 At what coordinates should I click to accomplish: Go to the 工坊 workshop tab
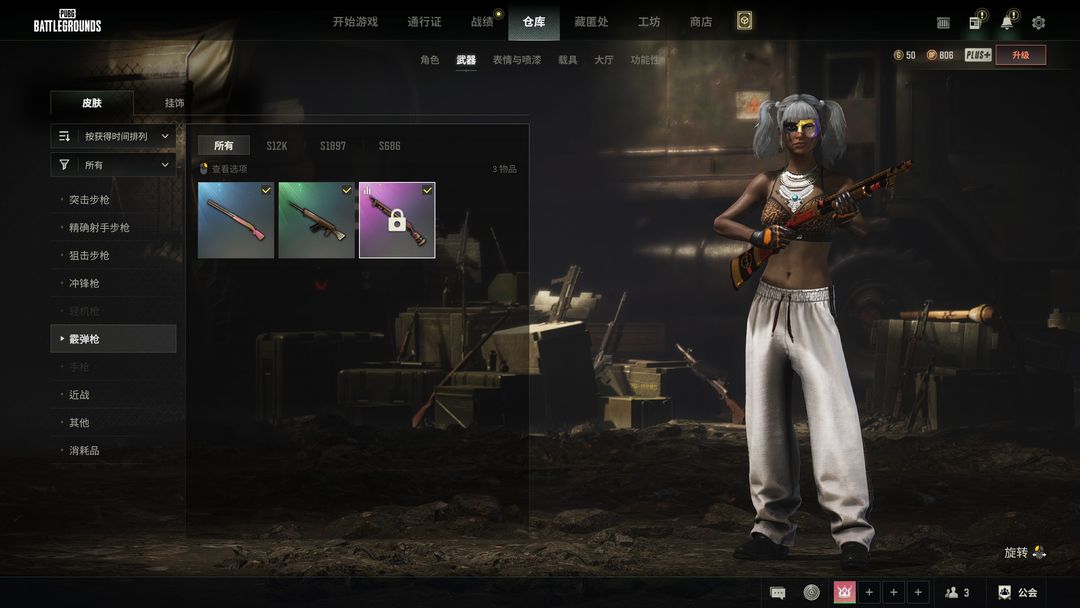[x=649, y=22]
